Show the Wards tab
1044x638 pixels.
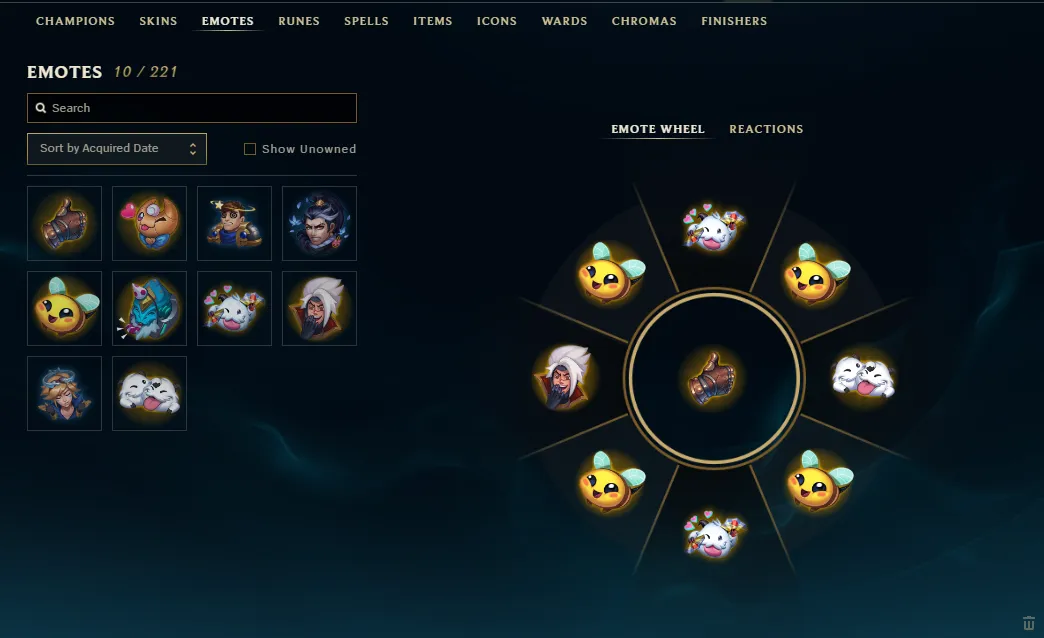click(564, 21)
